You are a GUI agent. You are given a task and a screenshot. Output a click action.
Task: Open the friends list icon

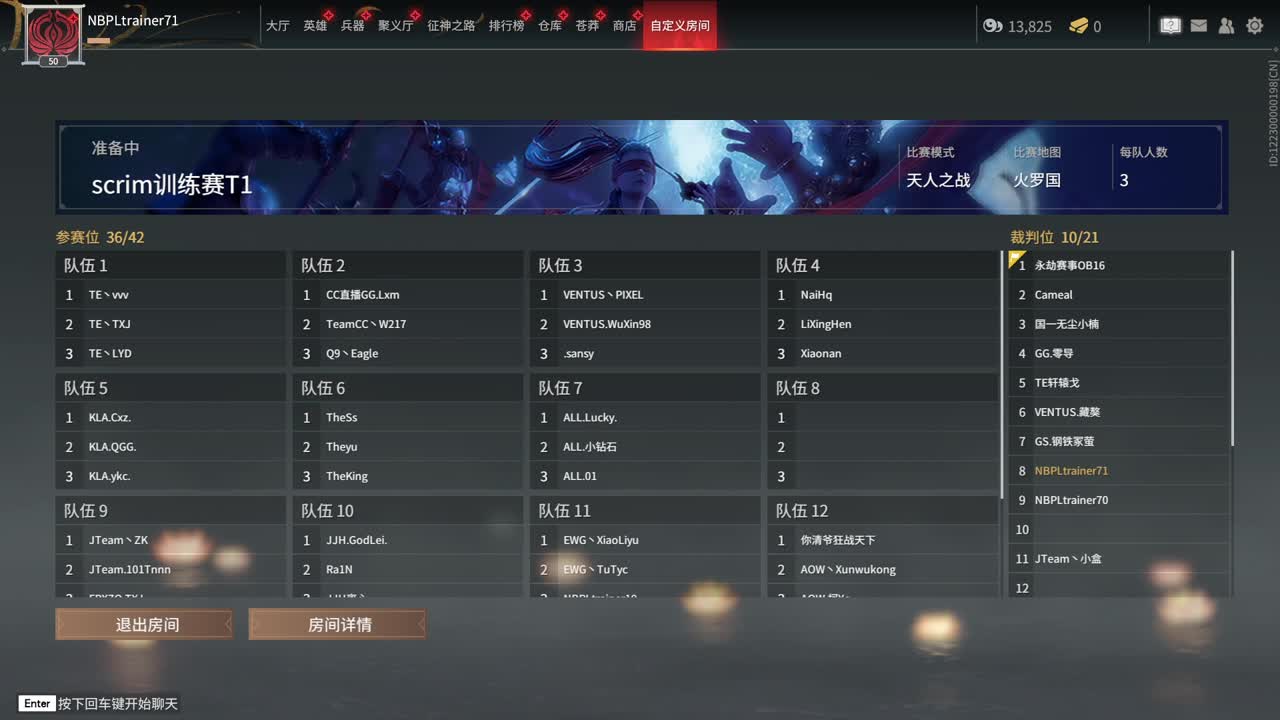click(x=1226, y=25)
